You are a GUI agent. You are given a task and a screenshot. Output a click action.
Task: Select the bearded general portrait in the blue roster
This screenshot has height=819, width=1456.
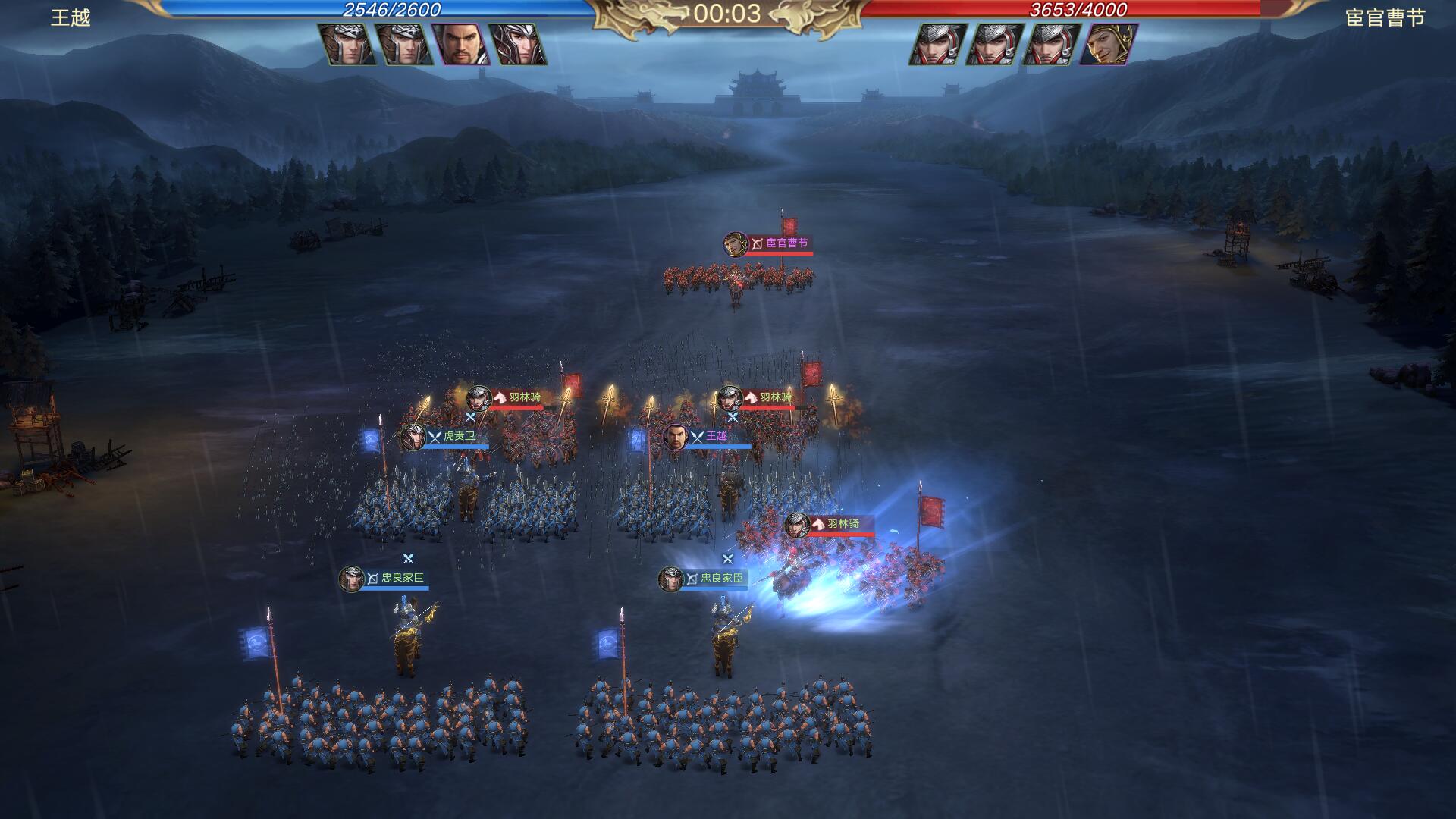coord(460,44)
